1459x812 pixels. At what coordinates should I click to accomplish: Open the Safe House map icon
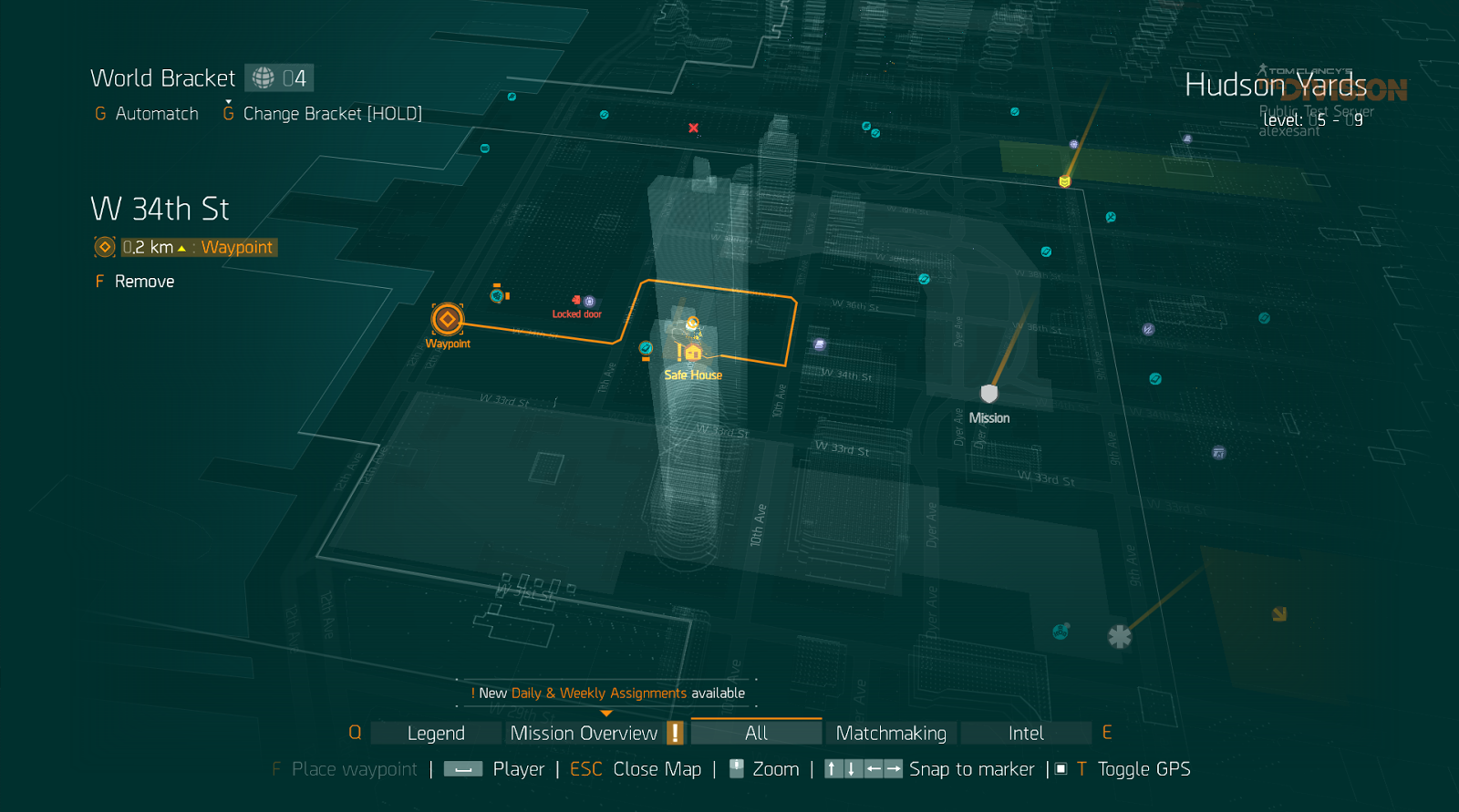(x=692, y=350)
